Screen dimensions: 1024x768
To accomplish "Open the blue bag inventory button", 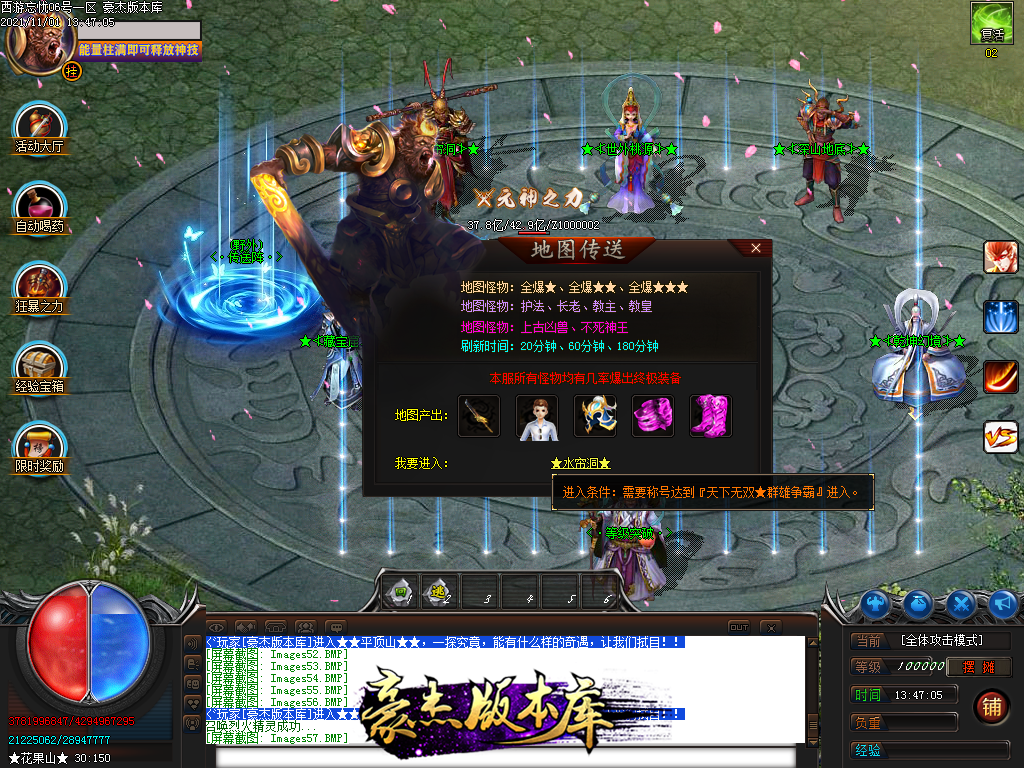I will 919,604.
